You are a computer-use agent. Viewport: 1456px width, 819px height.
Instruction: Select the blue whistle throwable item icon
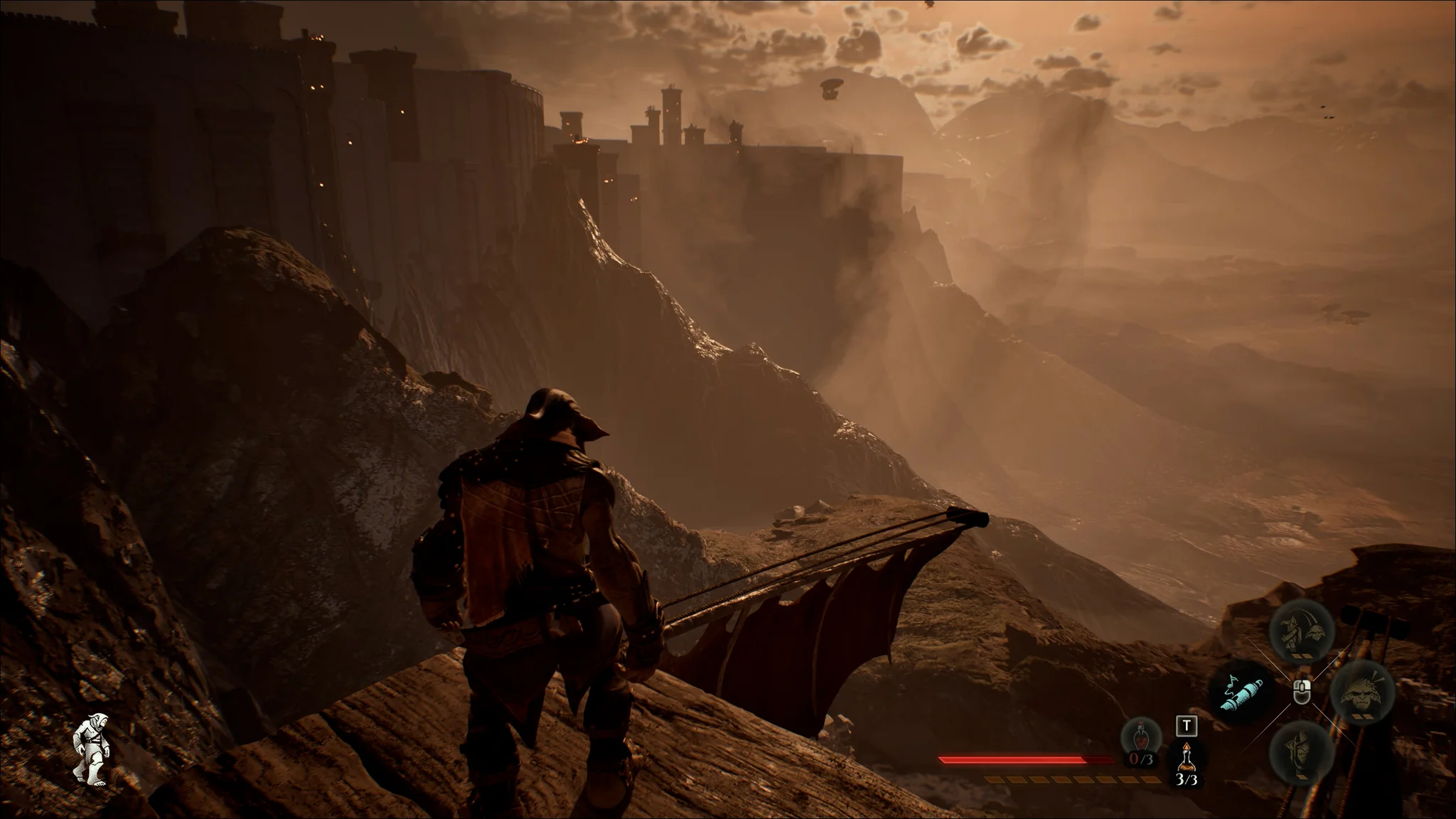pyautogui.click(x=1241, y=694)
